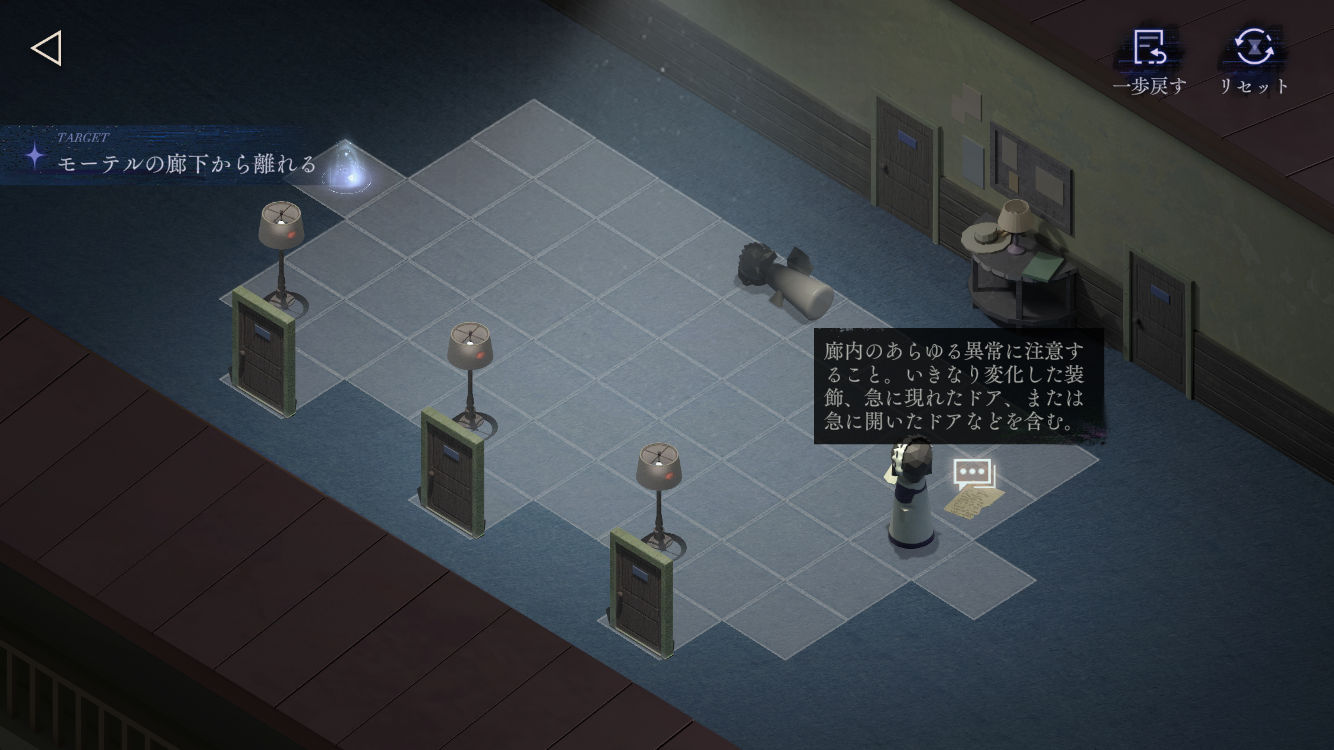Image resolution: width=1334 pixels, height=750 pixels.
Task: Go back using the triangle arrow
Action: [46, 48]
